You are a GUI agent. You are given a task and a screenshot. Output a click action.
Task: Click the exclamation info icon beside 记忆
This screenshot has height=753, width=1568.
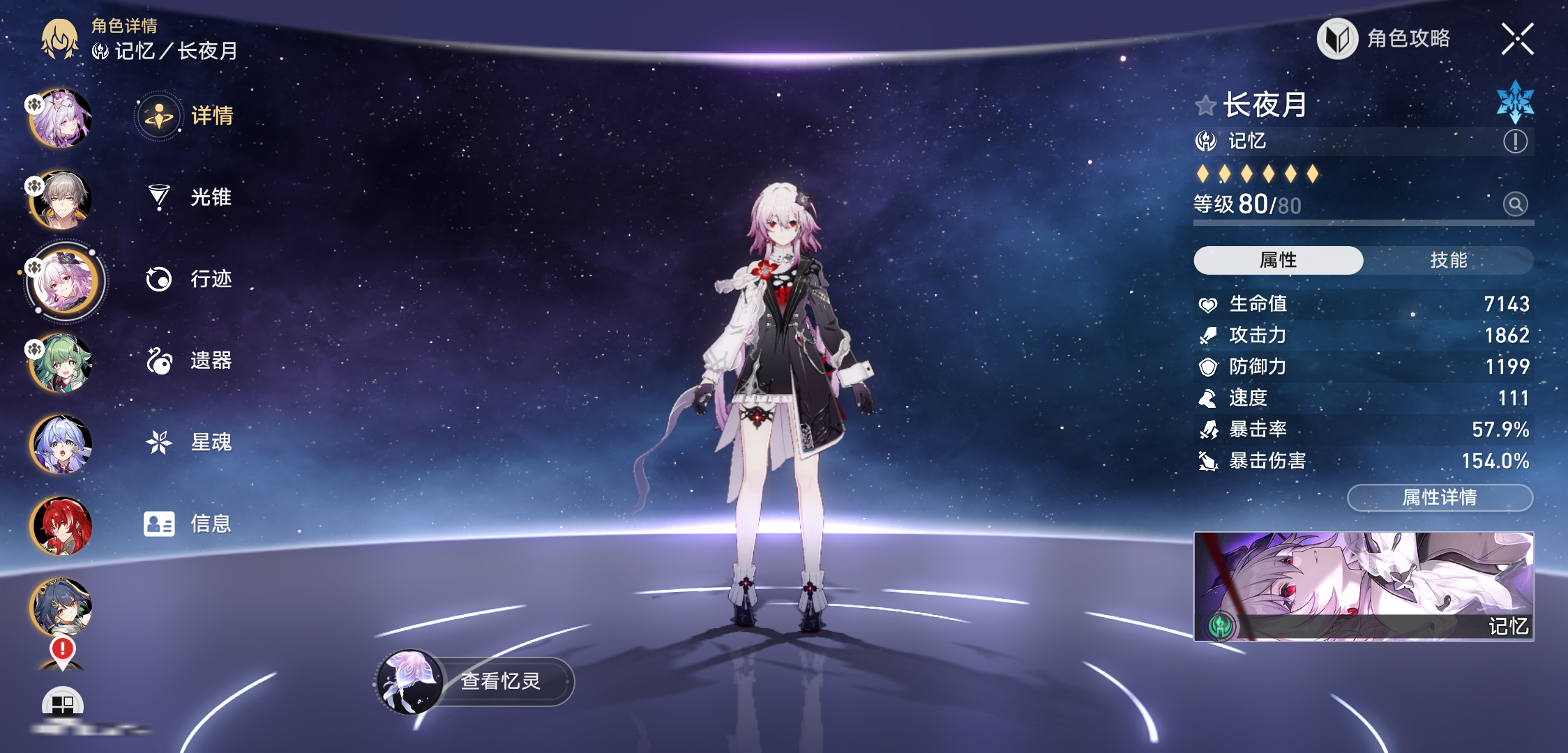click(x=1515, y=142)
